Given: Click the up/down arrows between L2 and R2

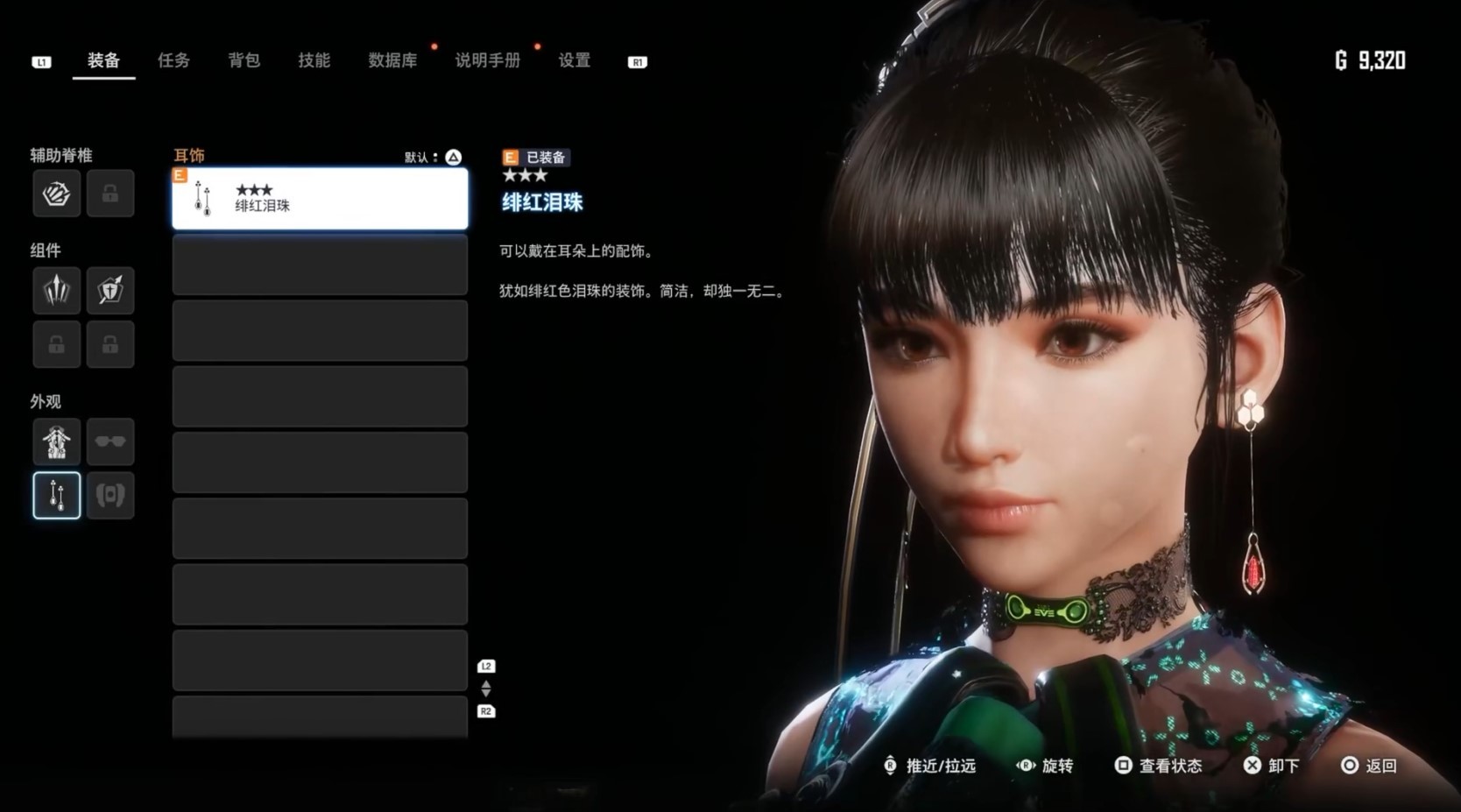Looking at the screenshot, I should click(485, 688).
